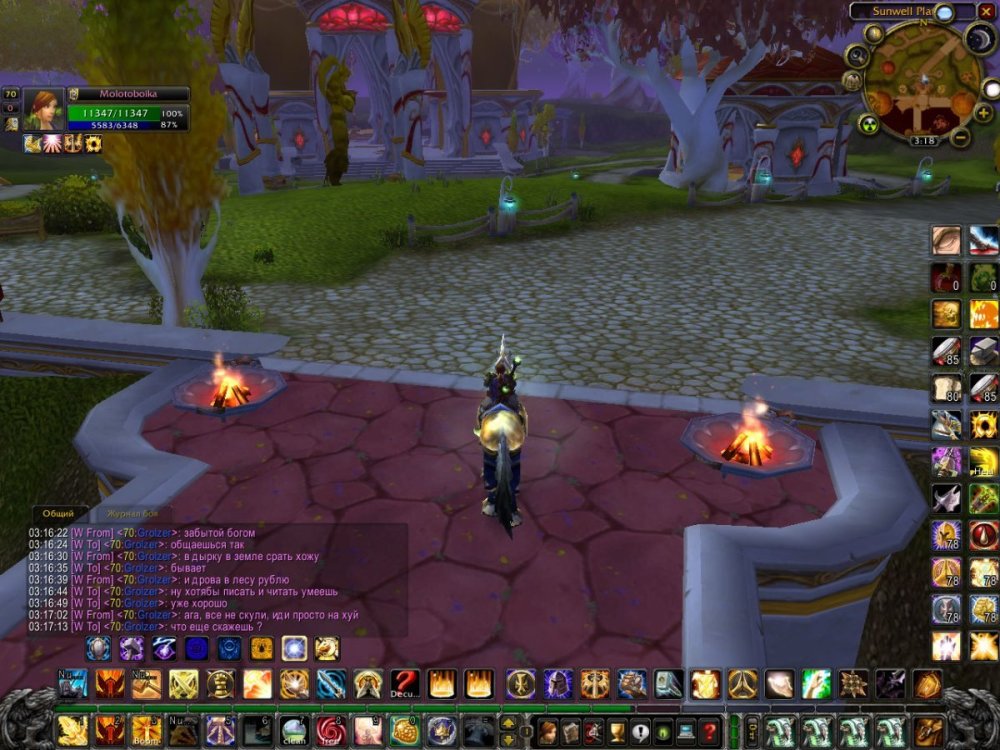Activate the red question mark Decurse macro
The image size is (1000, 750).
404,683
